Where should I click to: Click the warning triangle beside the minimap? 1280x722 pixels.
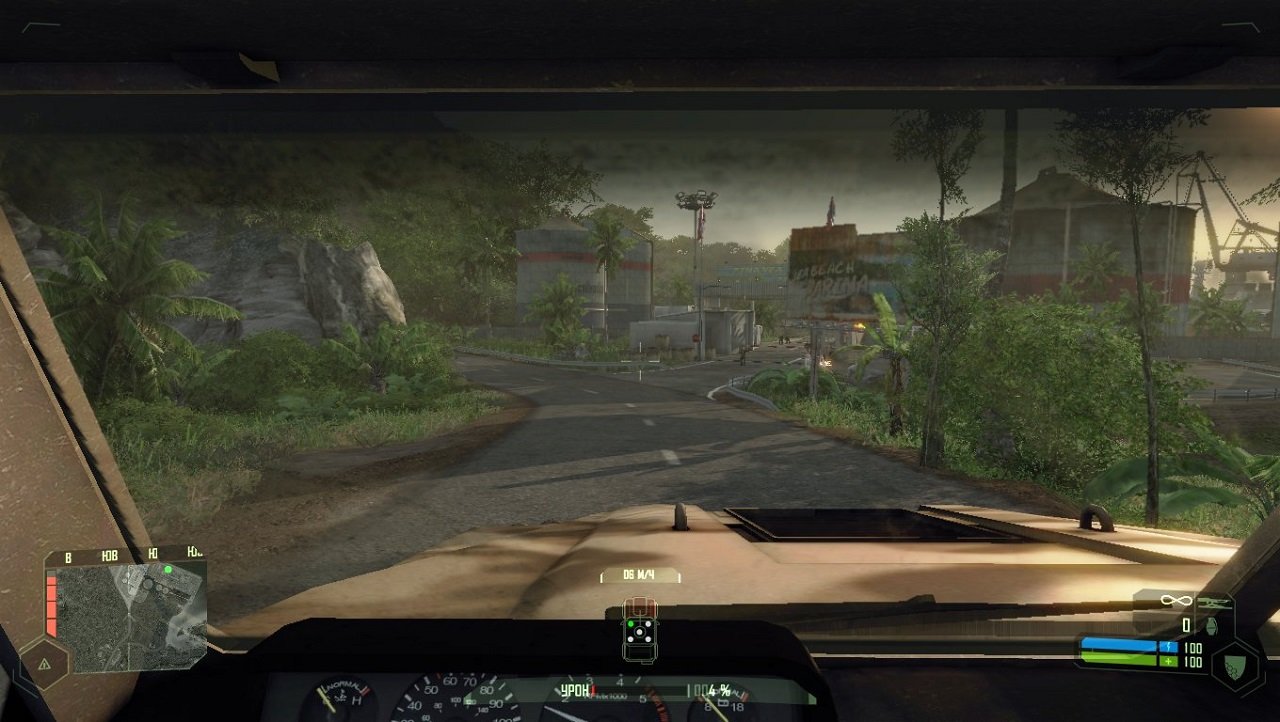(x=45, y=663)
